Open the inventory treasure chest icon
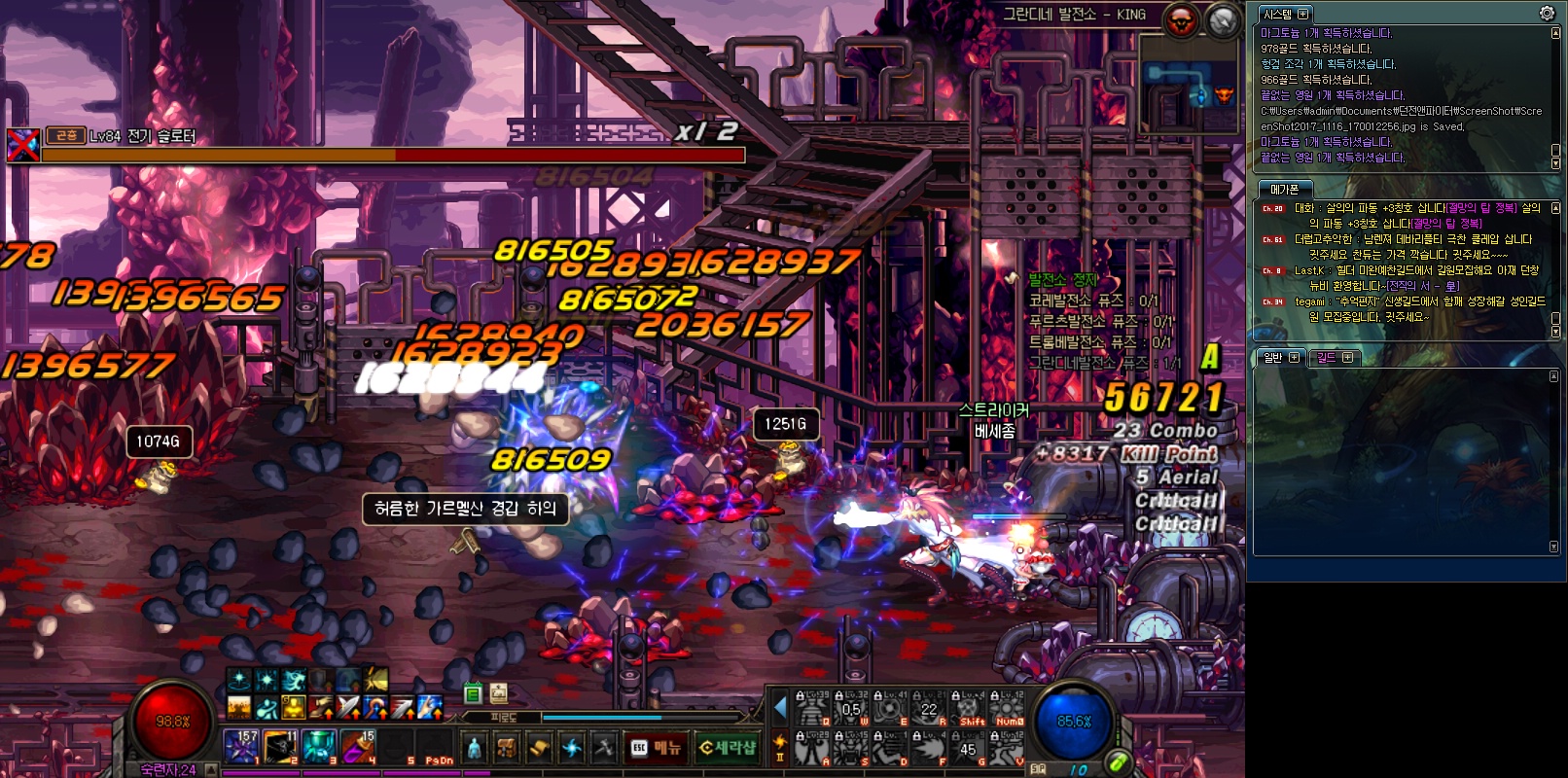 tap(506, 747)
